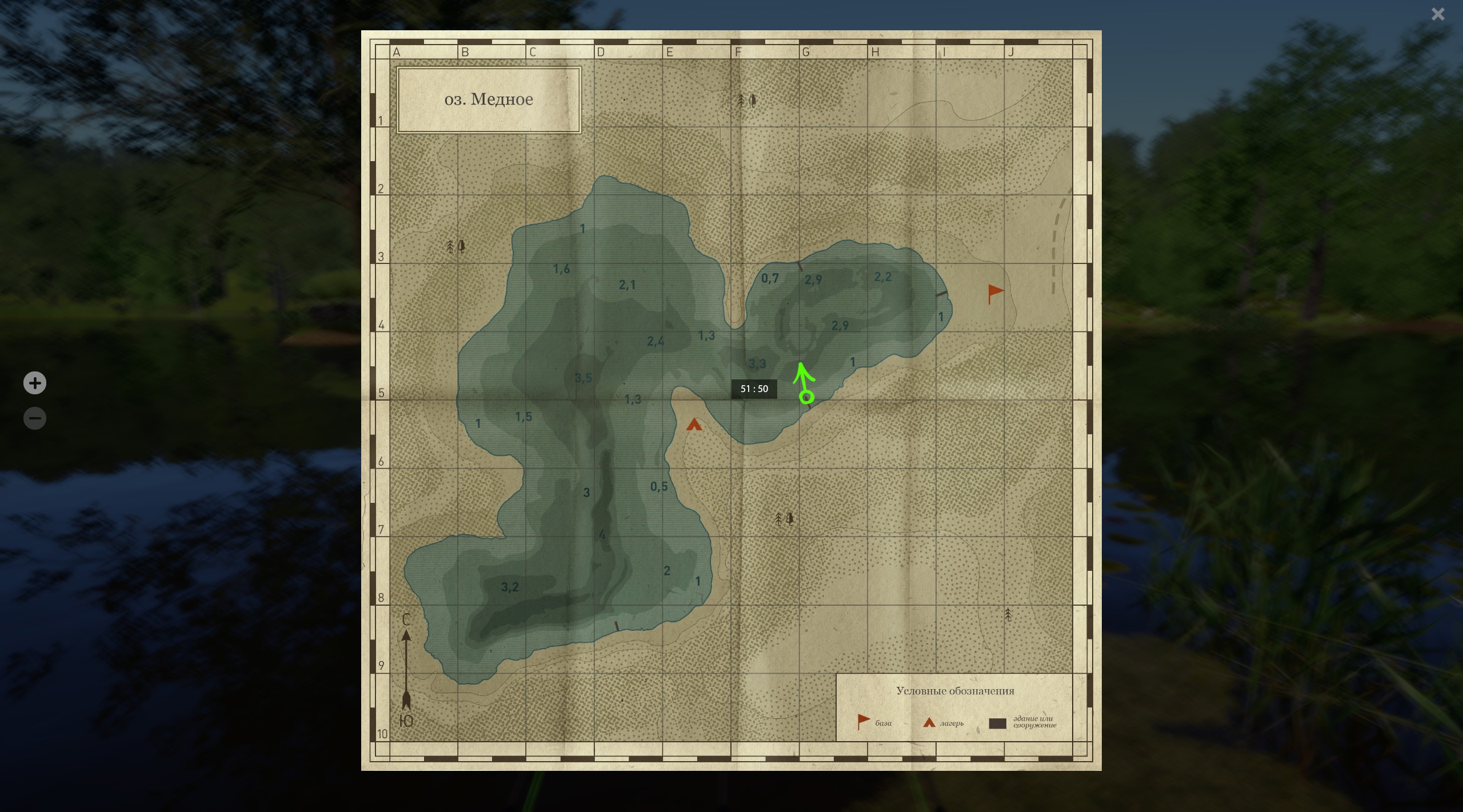
Task: Close the map with the X button
Action: (x=1438, y=14)
